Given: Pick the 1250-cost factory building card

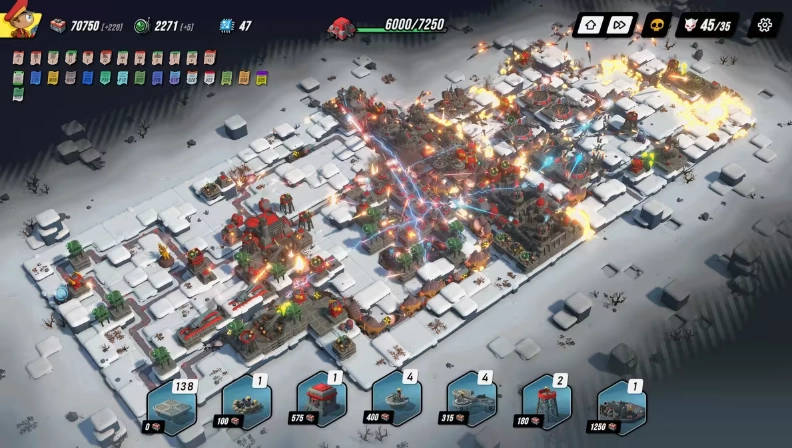Looking at the screenshot, I should tap(621, 405).
